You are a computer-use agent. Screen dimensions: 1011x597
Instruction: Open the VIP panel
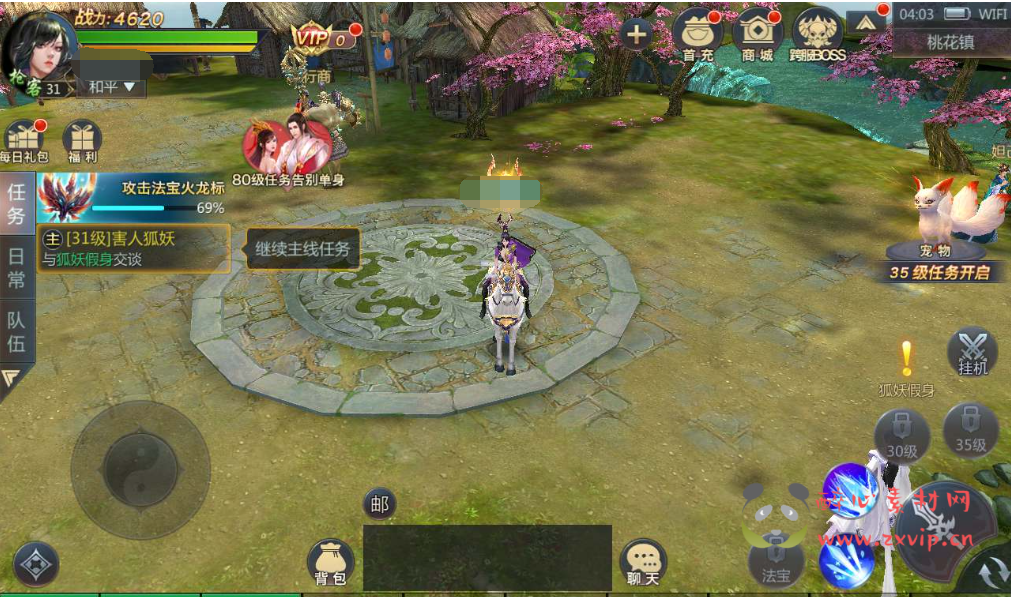coord(322,38)
